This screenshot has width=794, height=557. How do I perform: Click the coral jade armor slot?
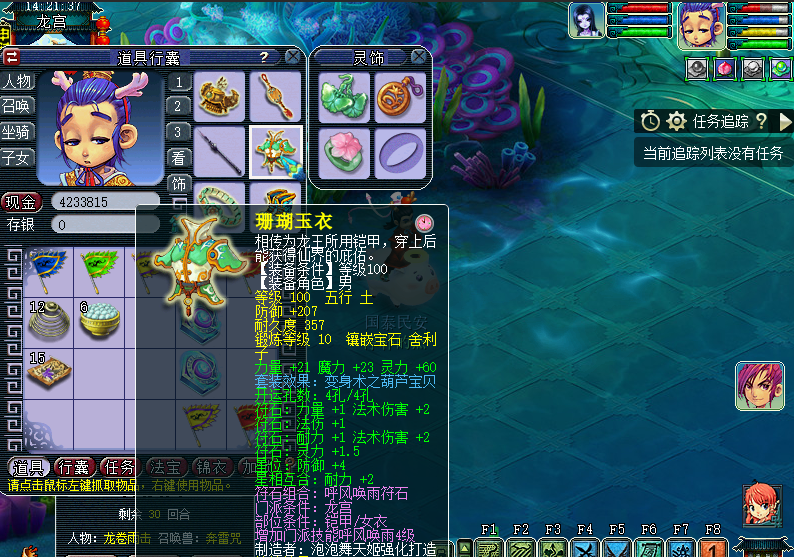pos(275,152)
